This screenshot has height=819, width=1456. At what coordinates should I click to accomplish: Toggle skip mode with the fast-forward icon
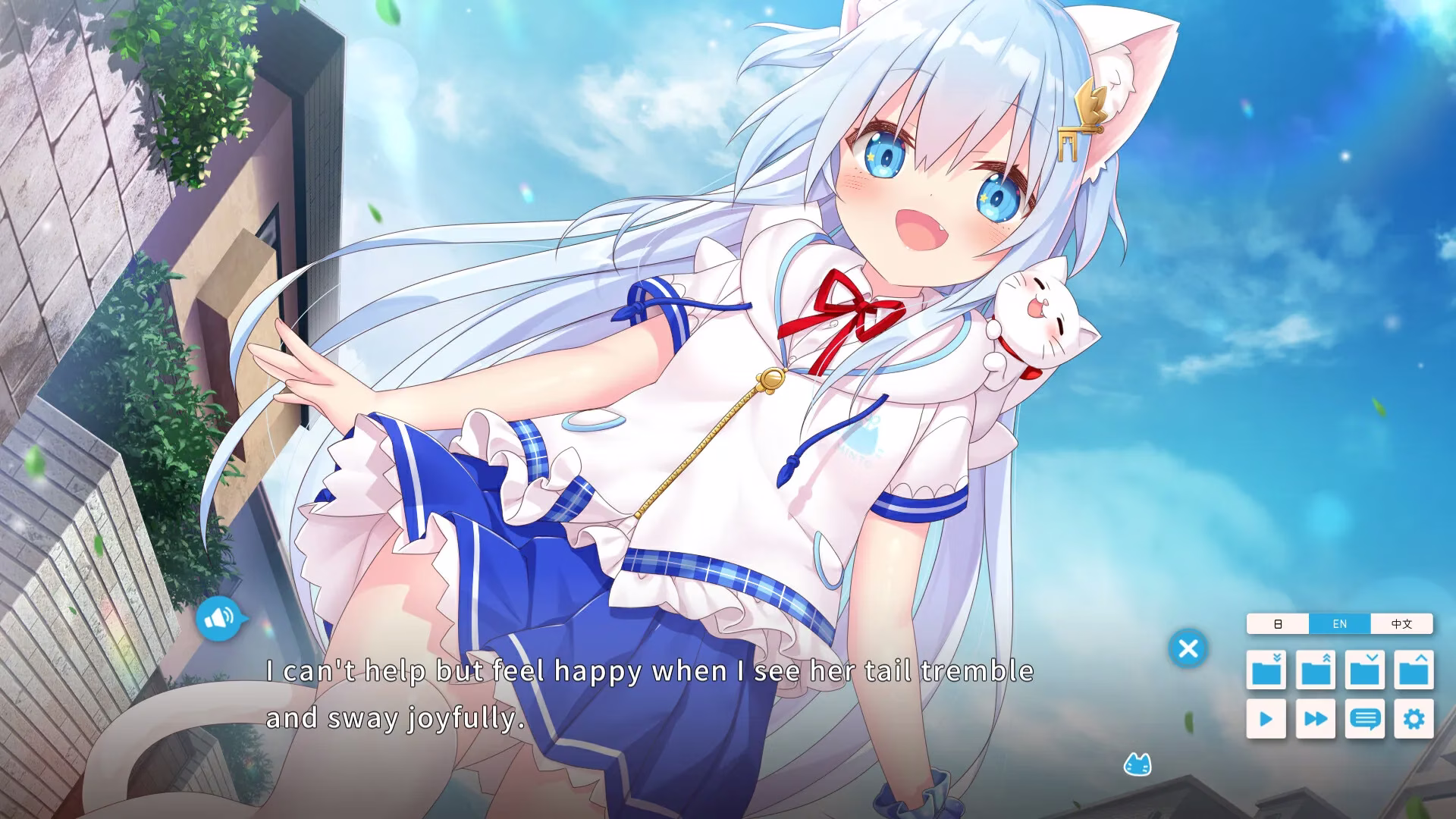point(1316,719)
